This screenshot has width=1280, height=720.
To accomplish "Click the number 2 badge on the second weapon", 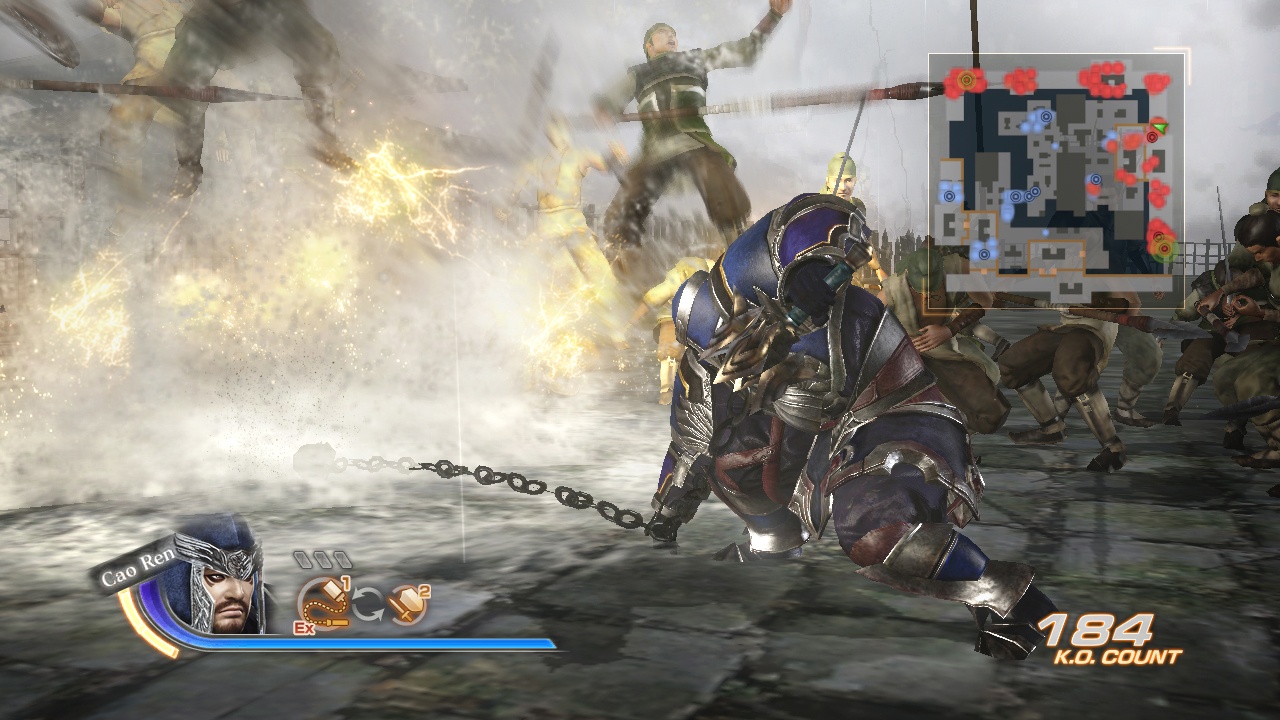I will [x=423, y=593].
